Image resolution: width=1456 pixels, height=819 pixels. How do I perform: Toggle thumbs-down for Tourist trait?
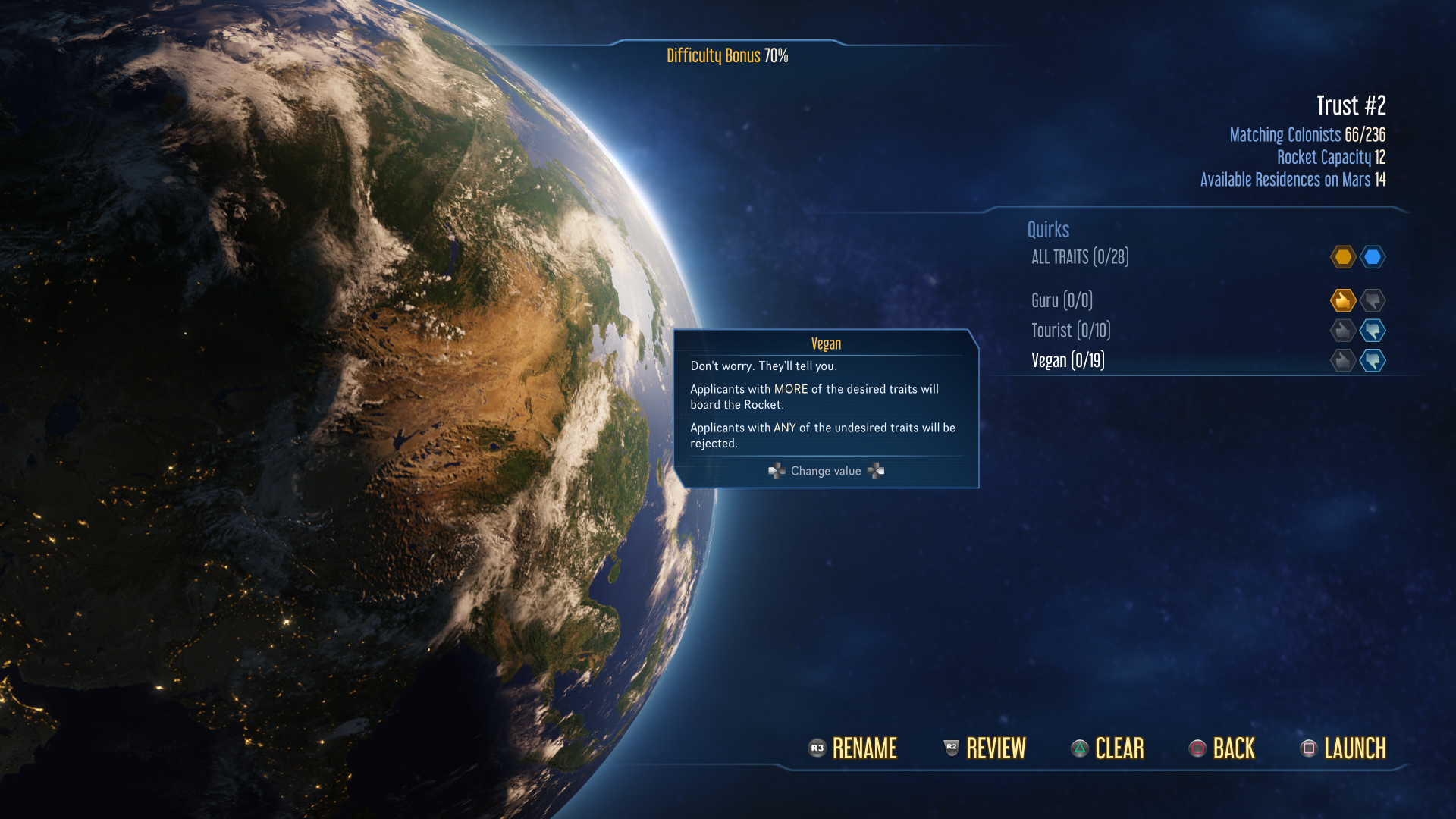(x=1373, y=331)
